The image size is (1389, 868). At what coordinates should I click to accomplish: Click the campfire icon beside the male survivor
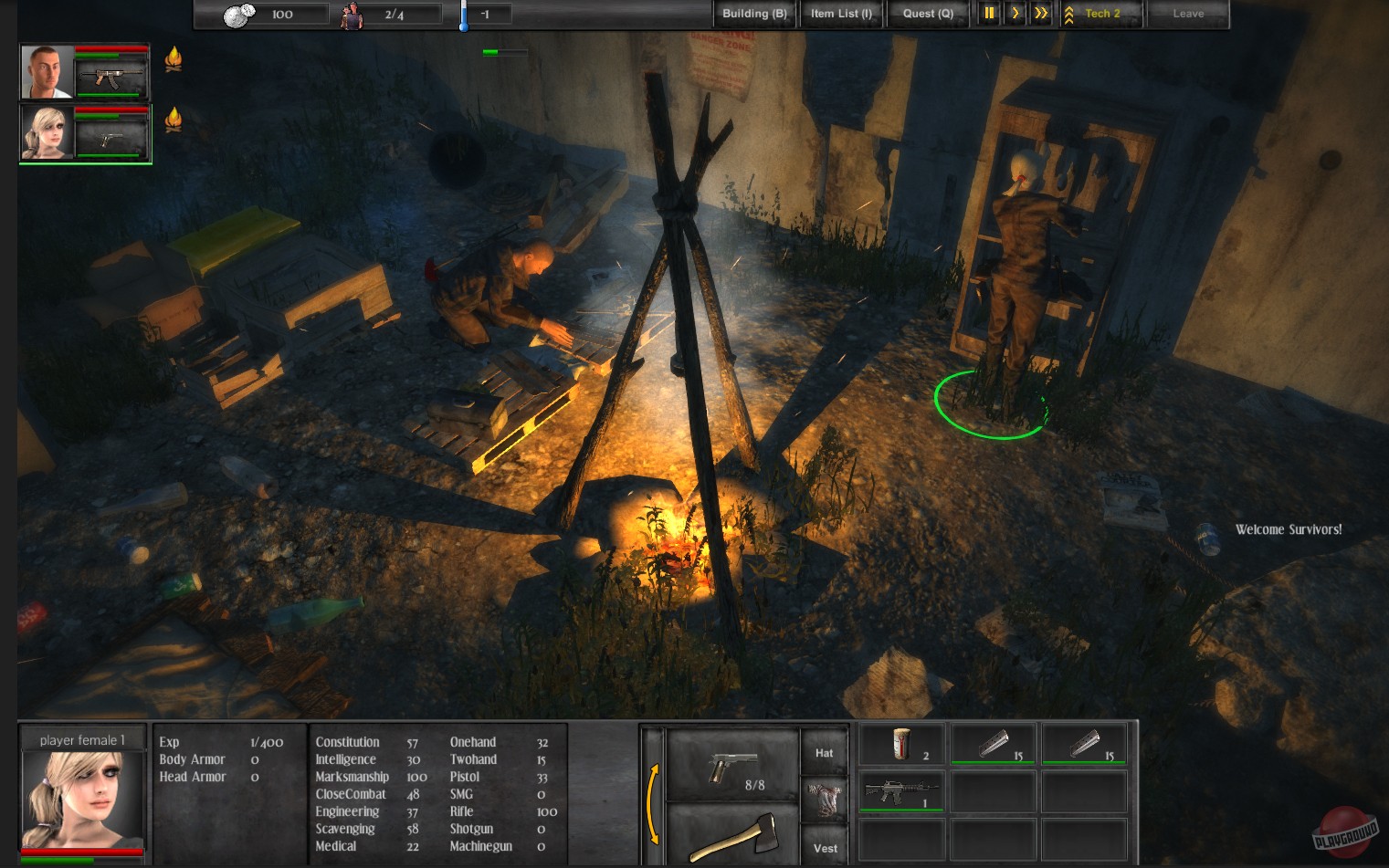[173, 58]
